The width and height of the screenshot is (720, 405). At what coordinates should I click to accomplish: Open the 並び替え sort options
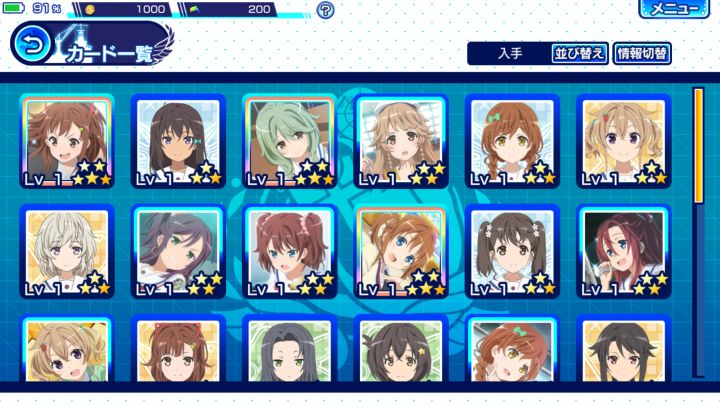(x=580, y=54)
